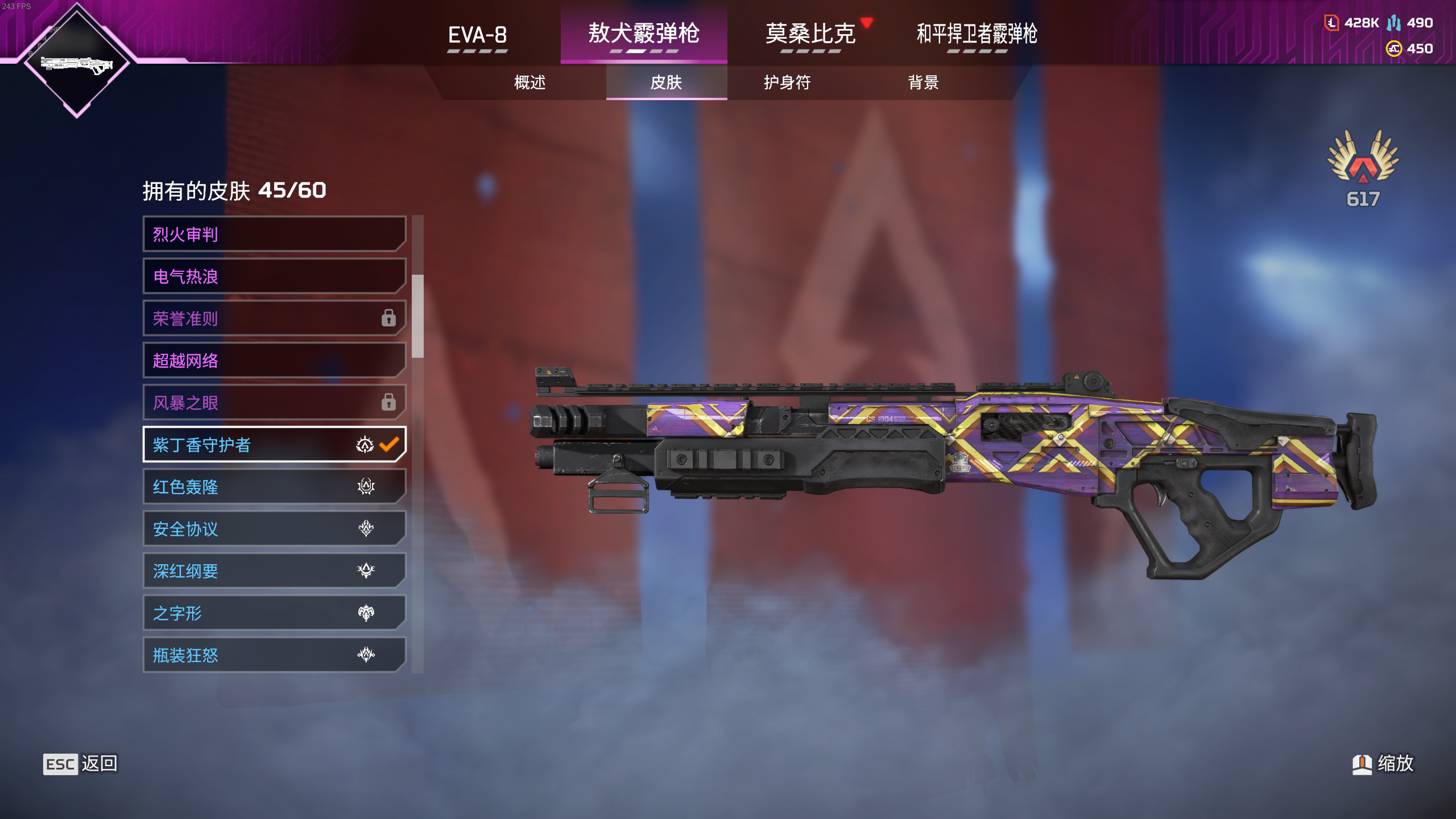Pick the 深红纲要 skin
The width and height of the screenshot is (1456, 819).
coord(274,571)
